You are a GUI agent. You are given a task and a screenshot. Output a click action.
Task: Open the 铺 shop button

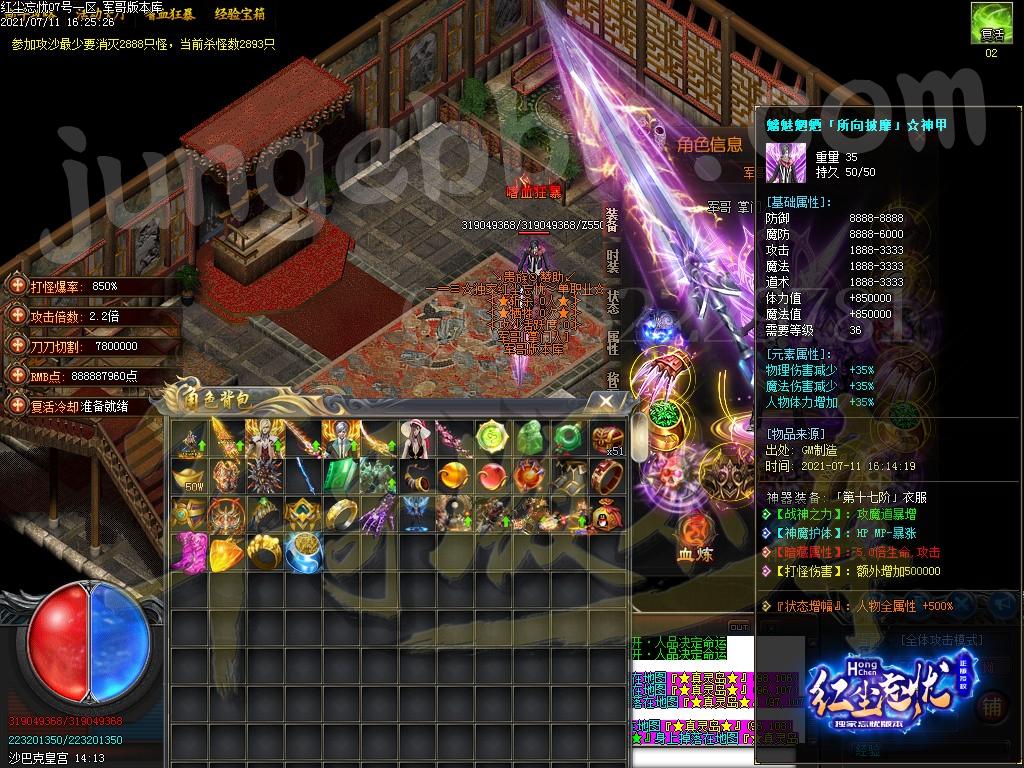[x=992, y=704]
